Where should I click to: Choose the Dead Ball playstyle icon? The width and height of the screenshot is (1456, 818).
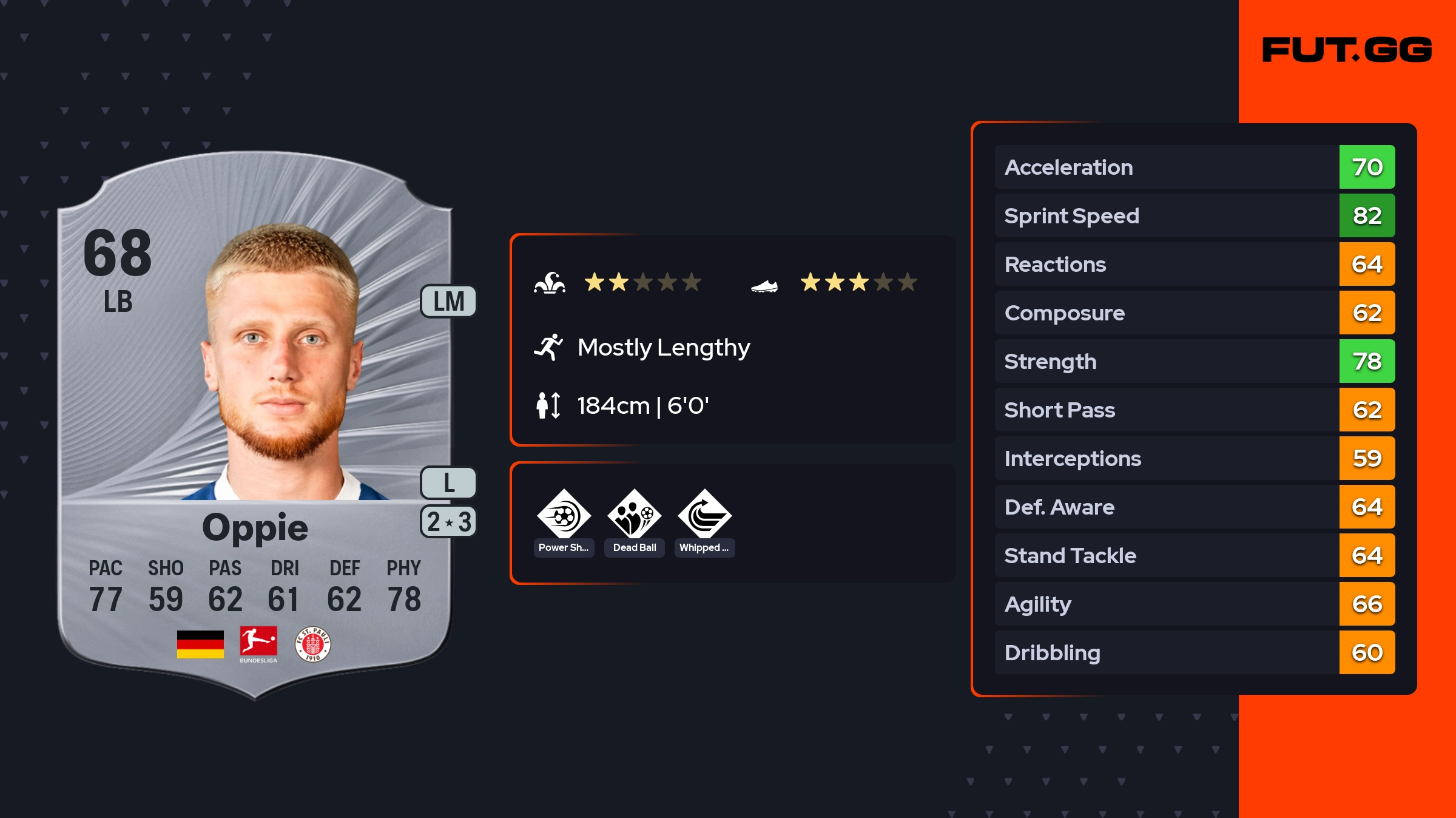pyautogui.click(x=634, y=516)
